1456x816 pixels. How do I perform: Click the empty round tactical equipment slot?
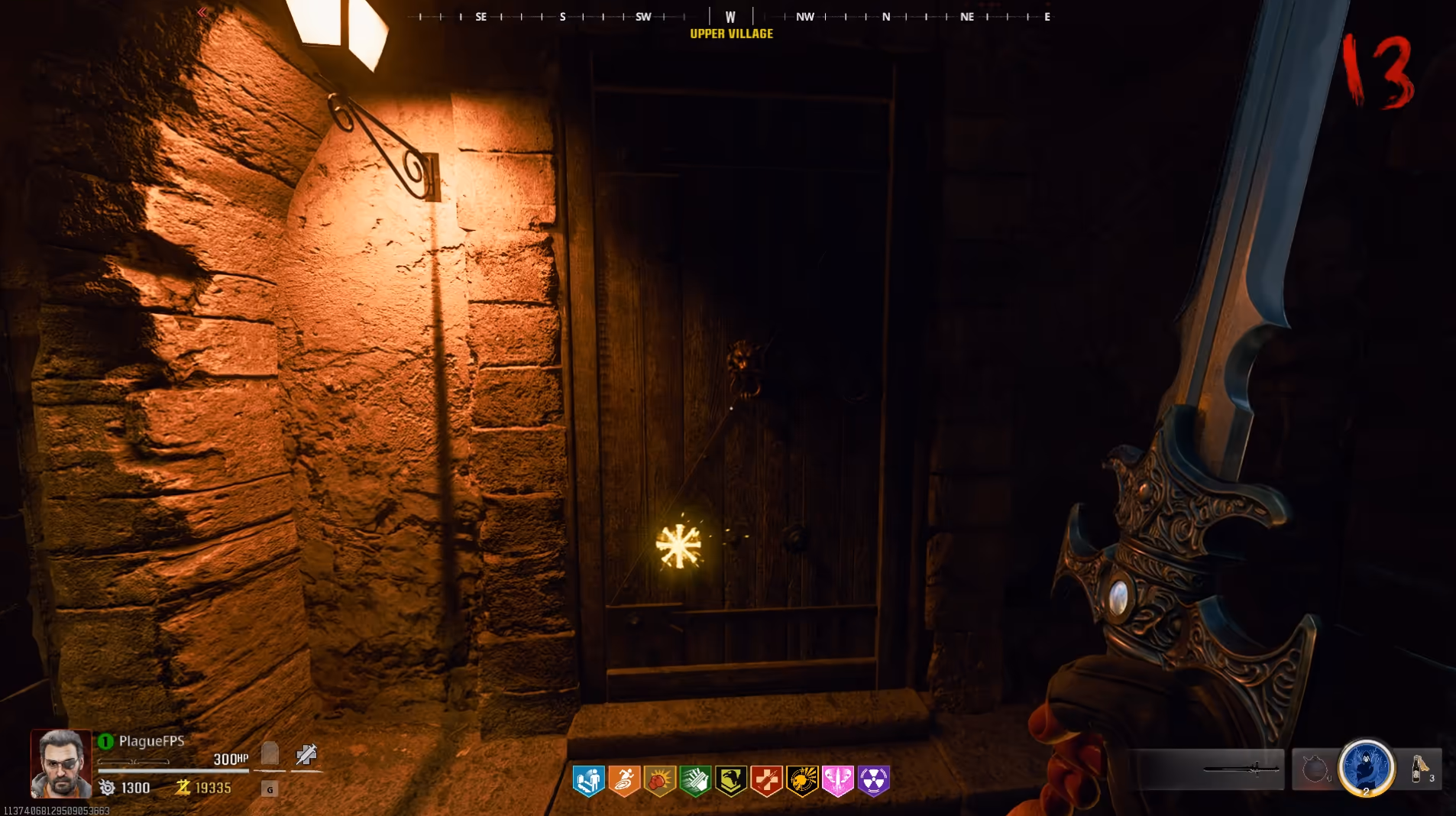[x=1315, y=769]
